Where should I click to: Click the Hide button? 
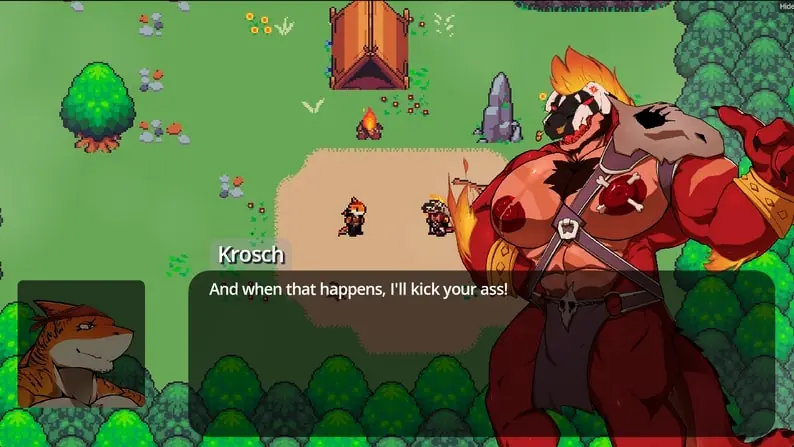786,5
